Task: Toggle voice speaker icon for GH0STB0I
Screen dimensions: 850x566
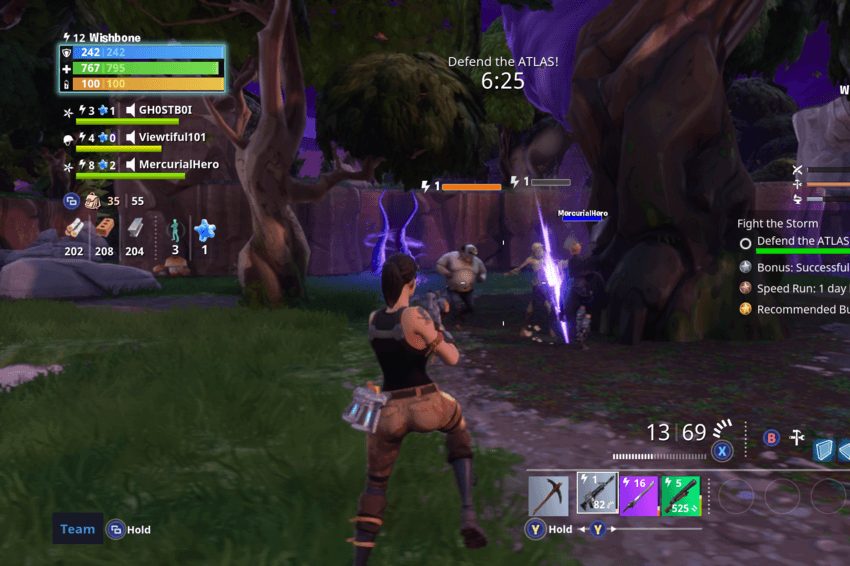Action: [131, 110]
